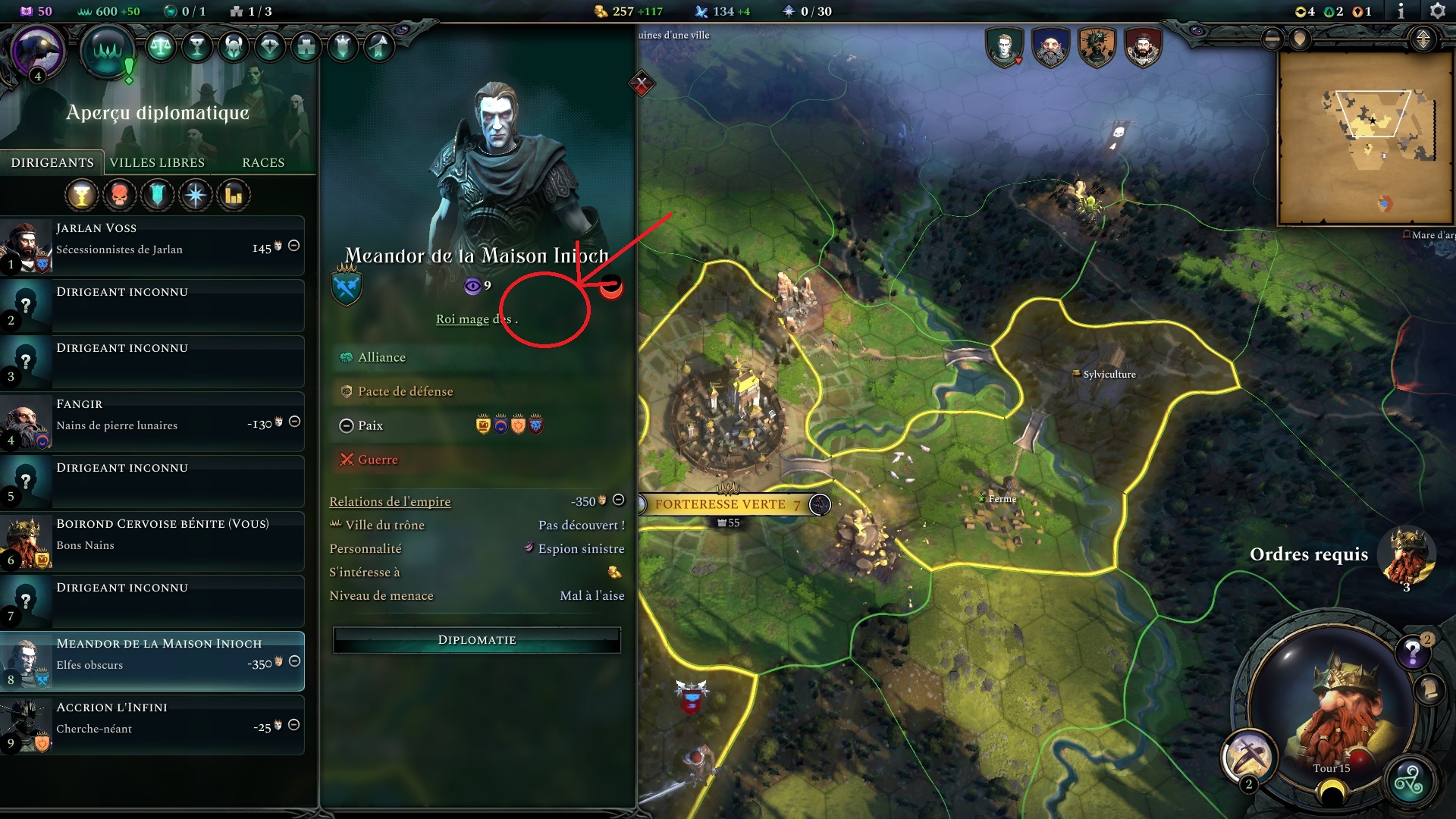The width and height of the screenshot is (1456, 819).
Task: Open the castle icon in the top toolbar
Action: tap(304, 48)
